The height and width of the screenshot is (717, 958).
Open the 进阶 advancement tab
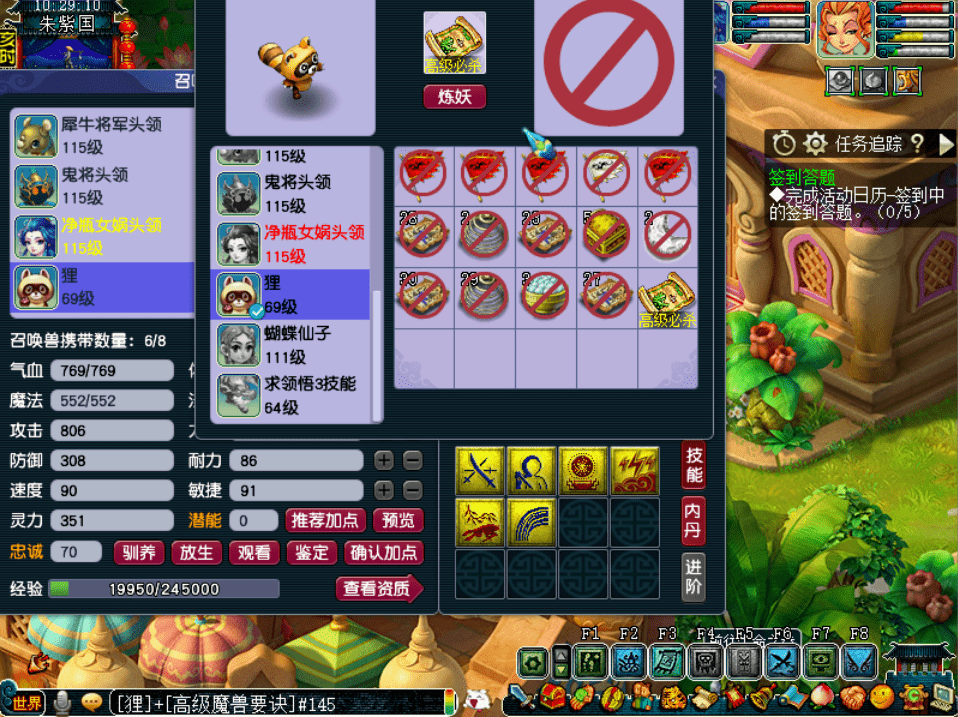tap(694, 577)
